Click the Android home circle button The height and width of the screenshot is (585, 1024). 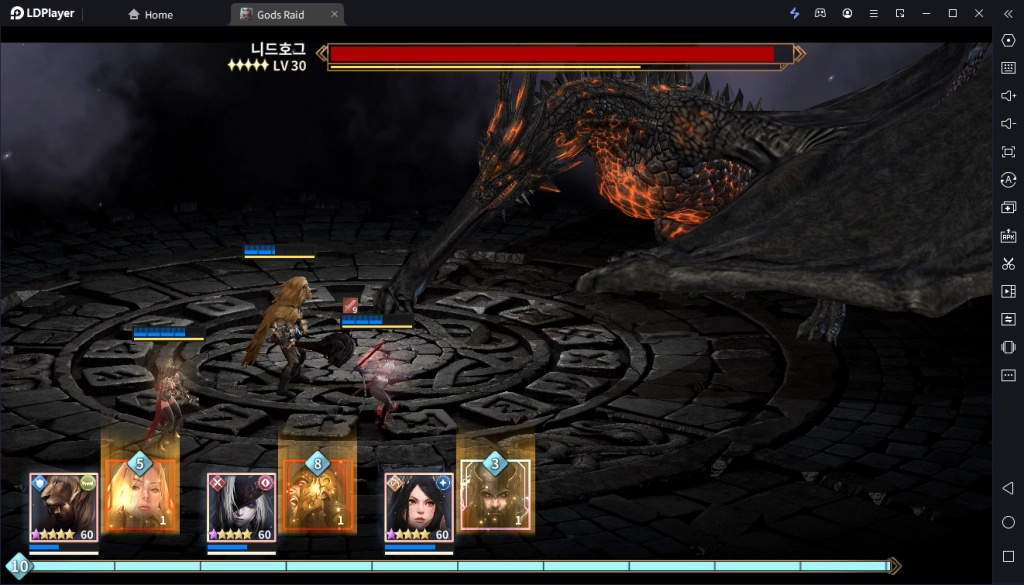point(1008,522)
